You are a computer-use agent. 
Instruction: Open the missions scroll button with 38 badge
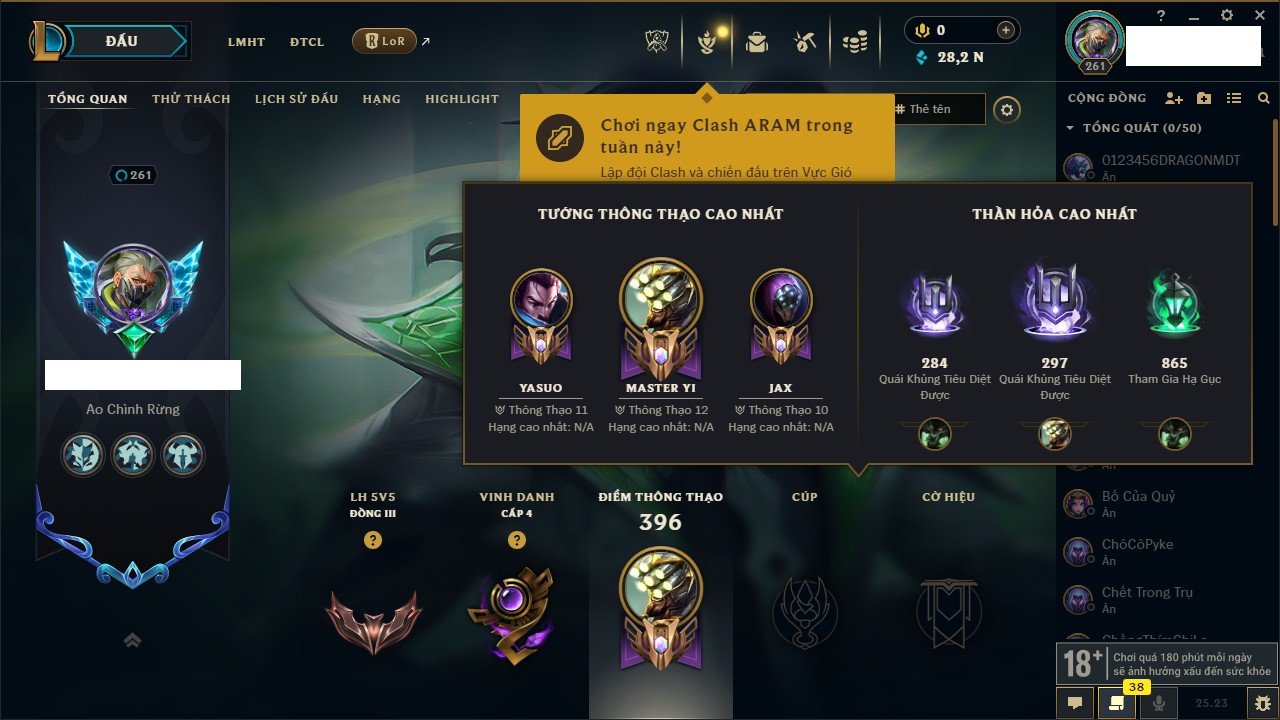pyautogui.click(x=1117, y=703)
